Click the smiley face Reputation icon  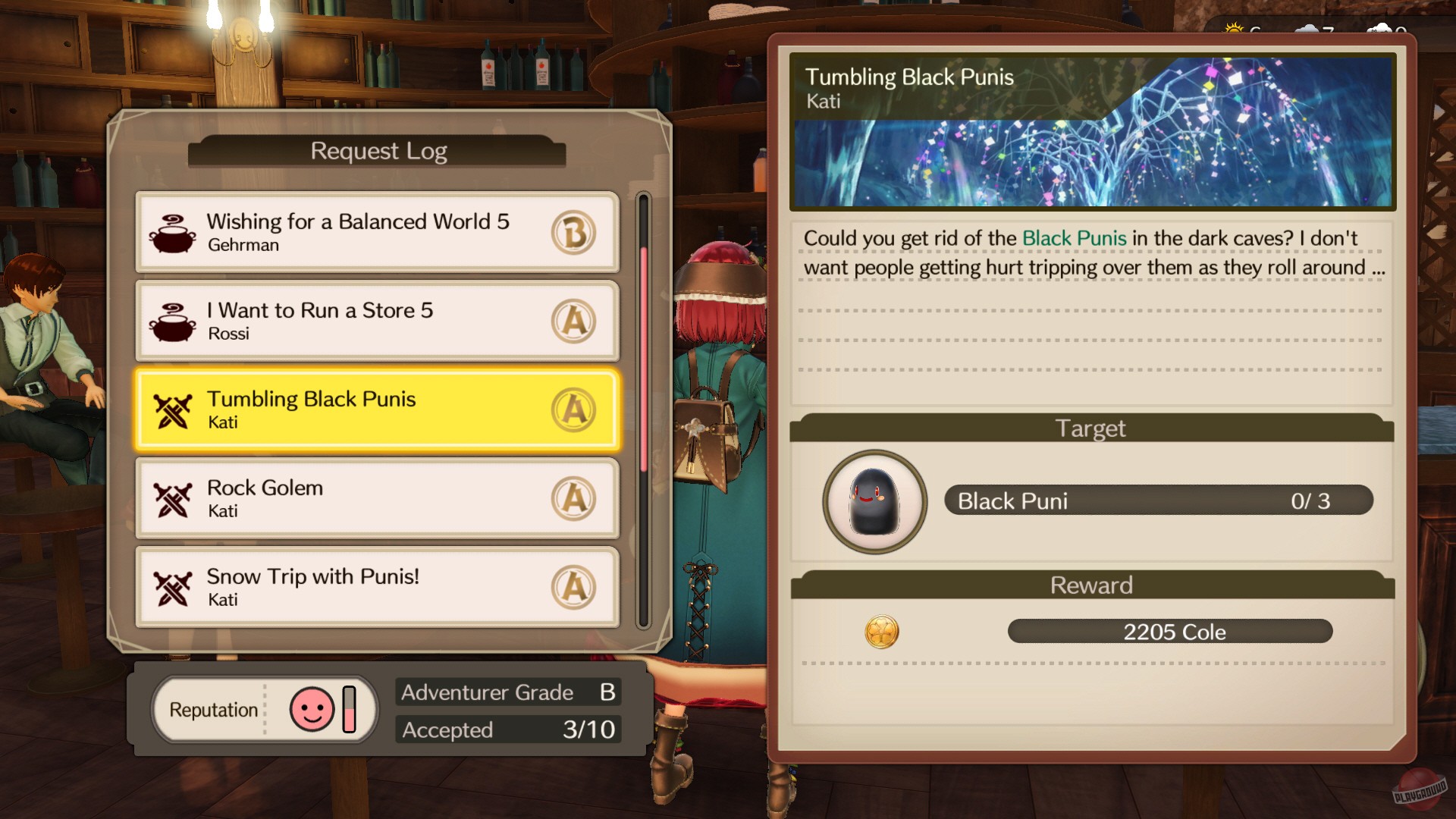(313, 708)
